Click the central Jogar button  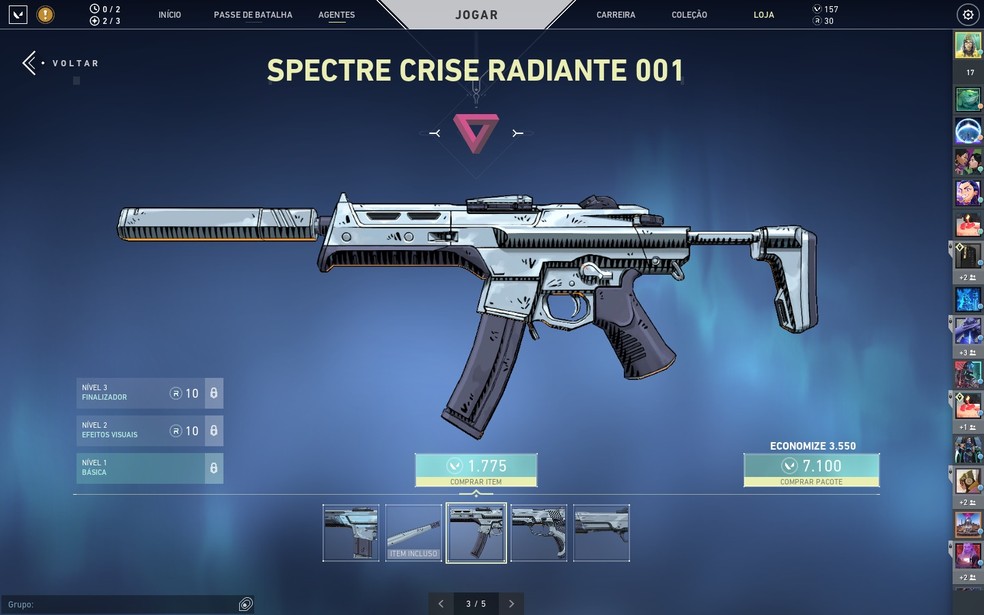(x=476, y=15)
